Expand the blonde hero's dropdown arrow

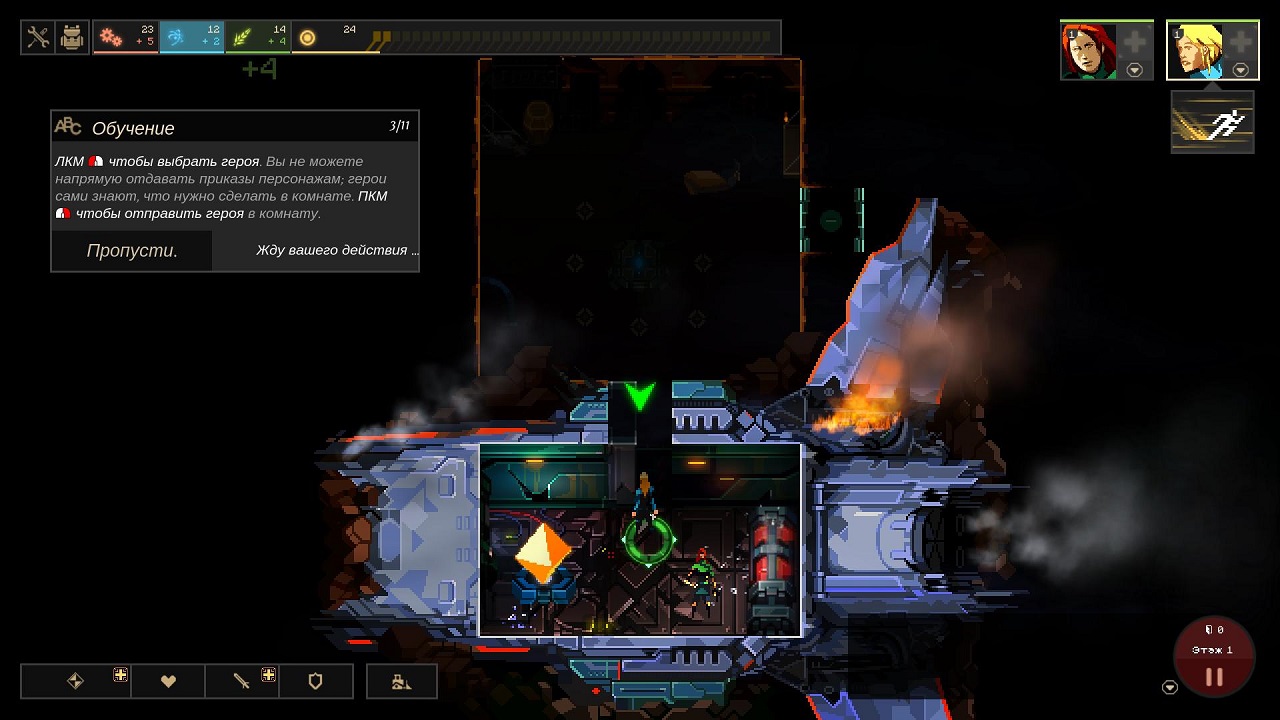1240,70
